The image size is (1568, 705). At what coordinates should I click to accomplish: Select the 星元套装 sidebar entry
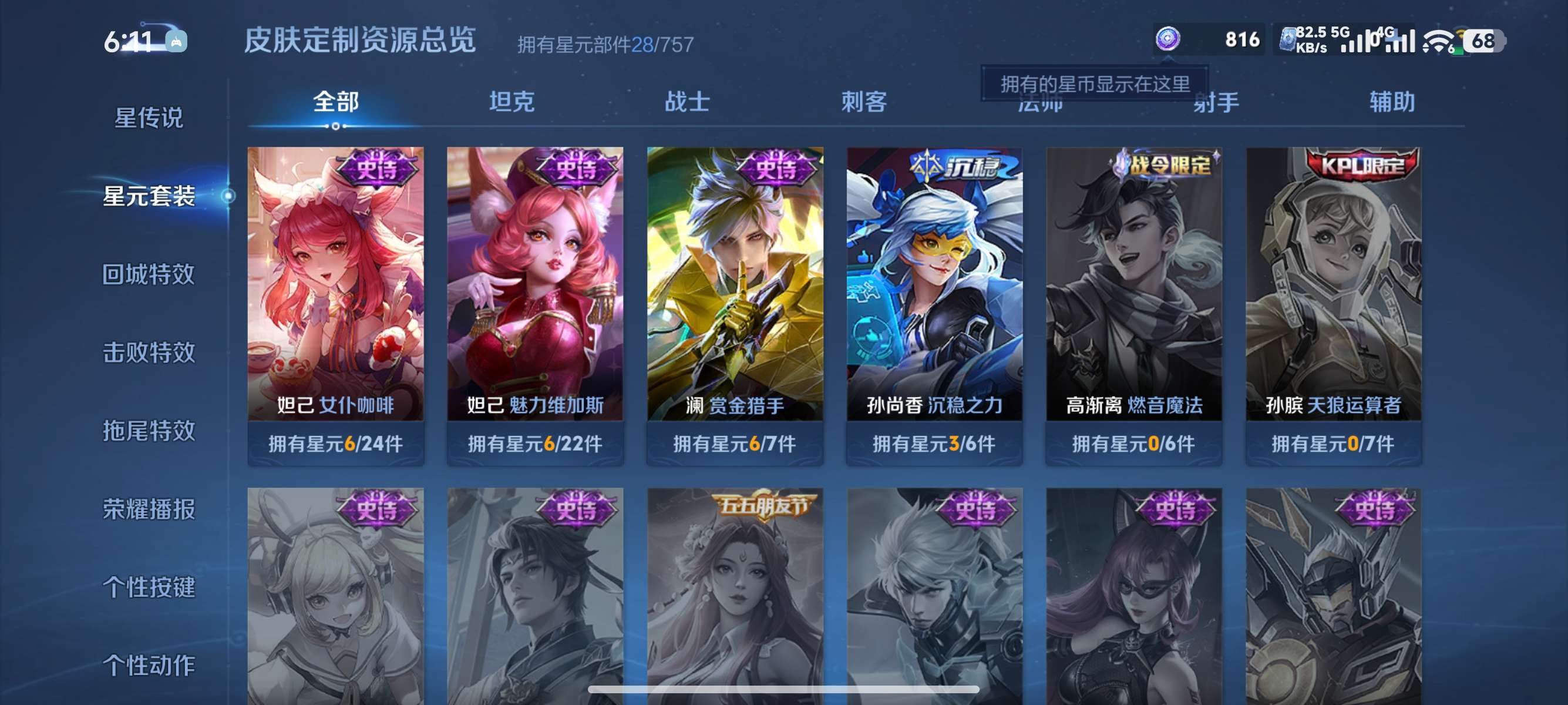point(149,197)
